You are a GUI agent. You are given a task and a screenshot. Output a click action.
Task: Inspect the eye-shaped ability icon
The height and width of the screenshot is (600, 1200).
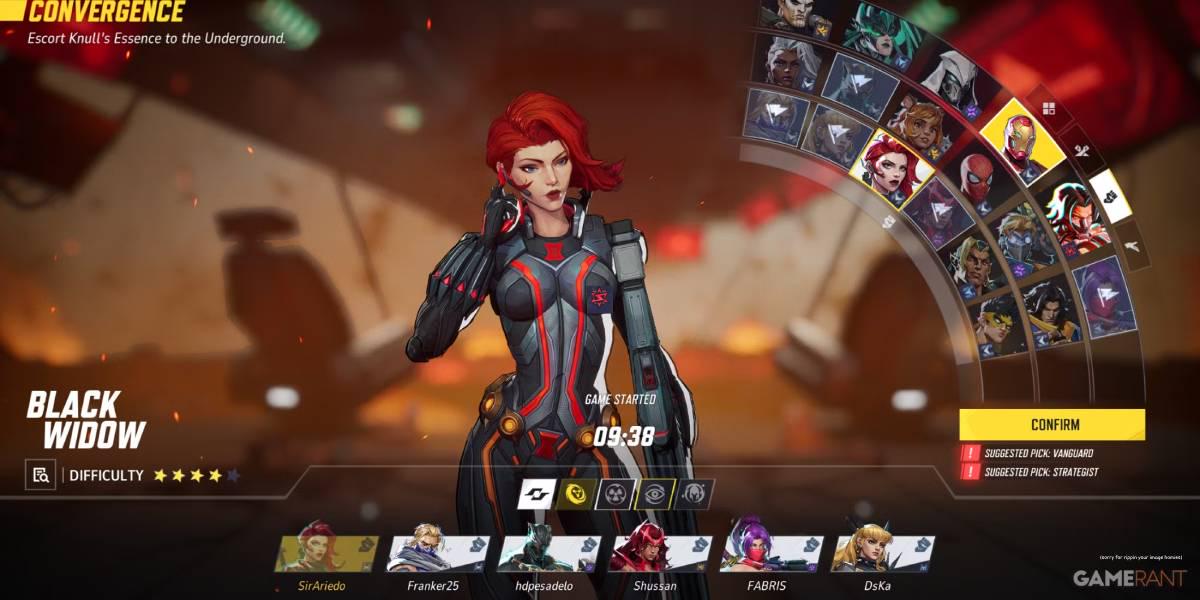tap(654, 493)
